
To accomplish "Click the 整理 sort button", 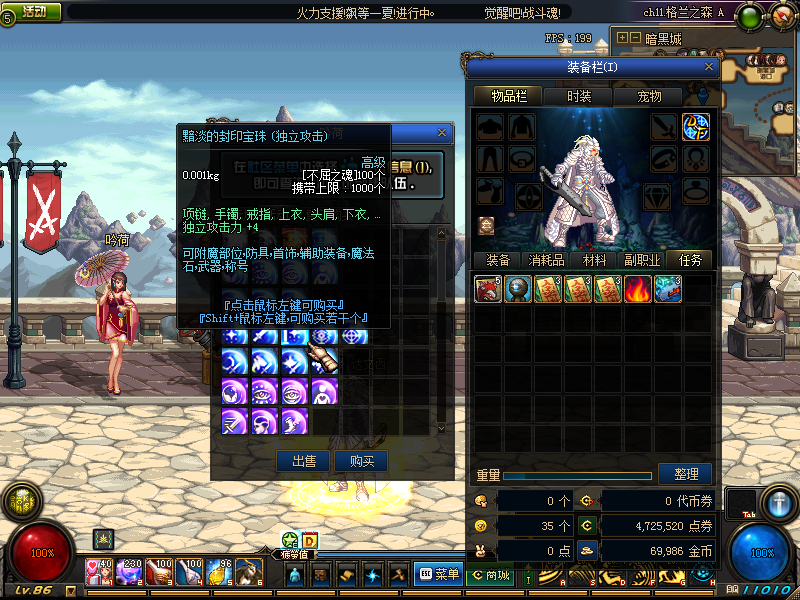I will point(685,473).
